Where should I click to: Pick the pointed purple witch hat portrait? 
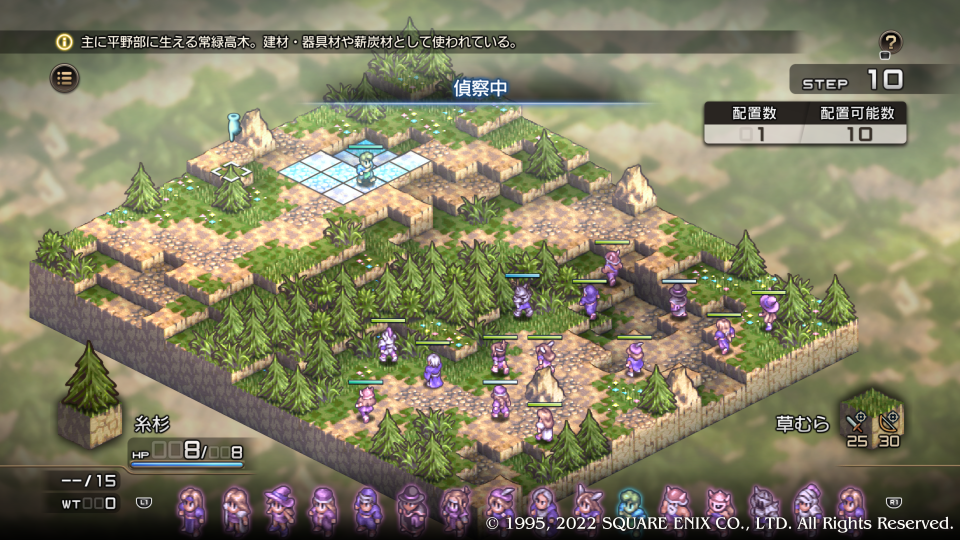(279, 507)
